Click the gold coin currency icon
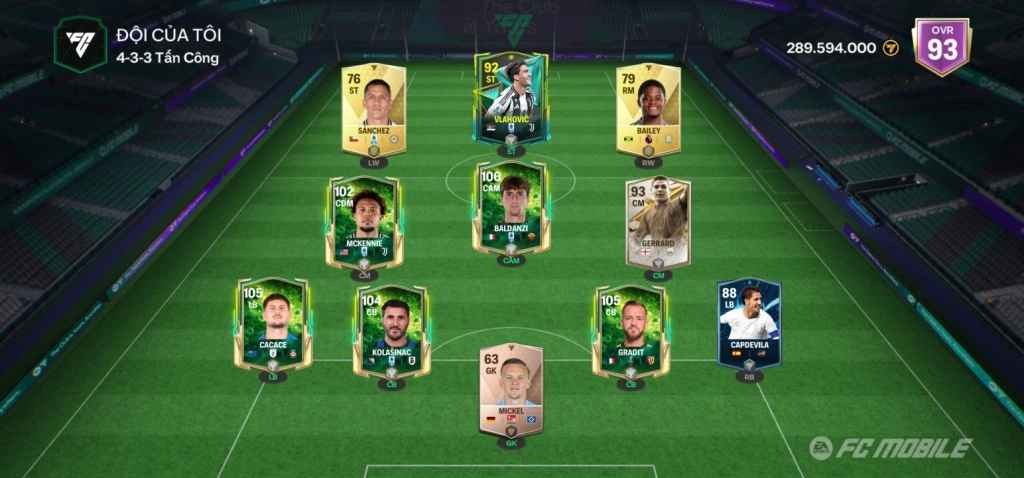 [891, 48]
